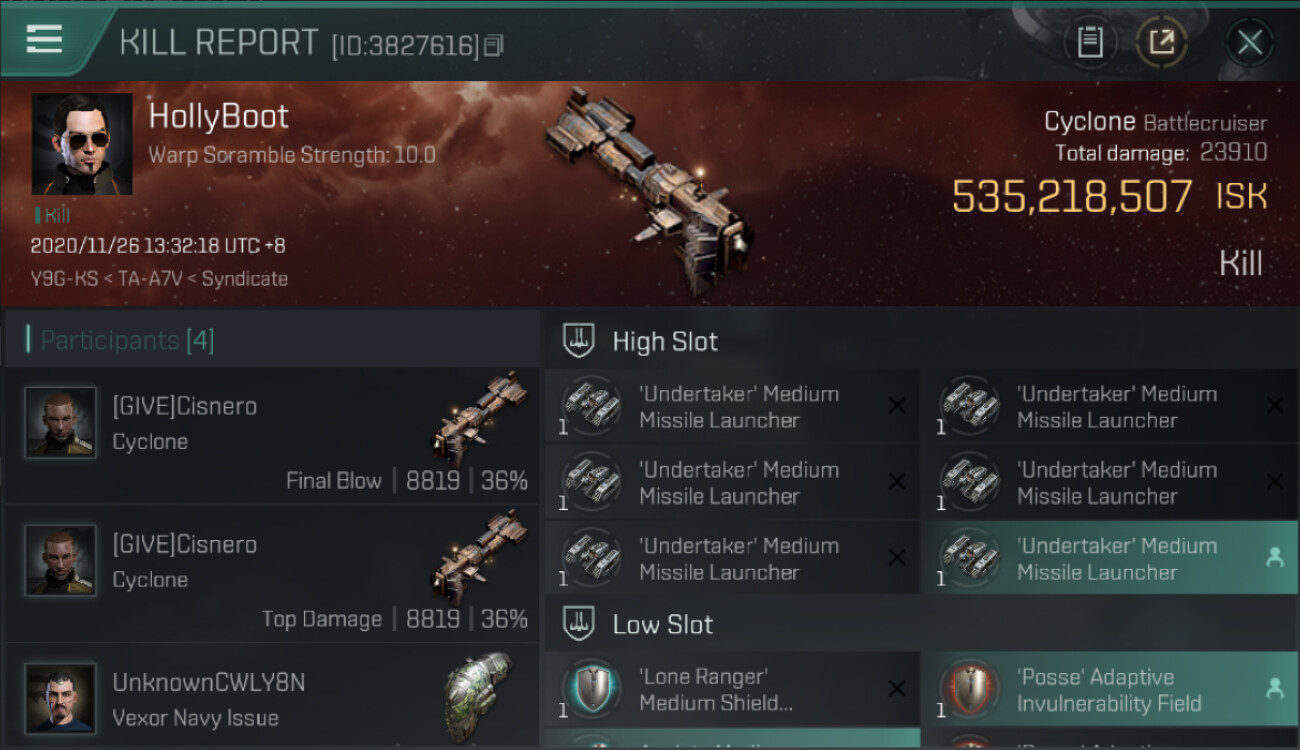
Task: View HollyBoot's character portrait
Action: point(82,144)
